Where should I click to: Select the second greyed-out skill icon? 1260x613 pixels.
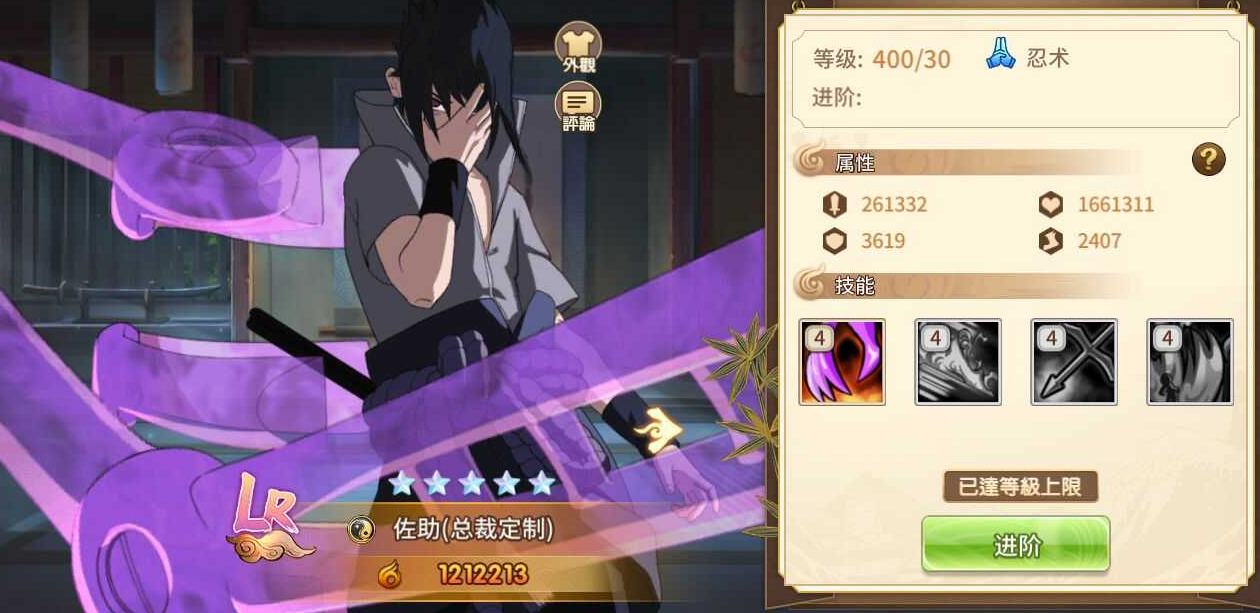[x=958, y=362]
